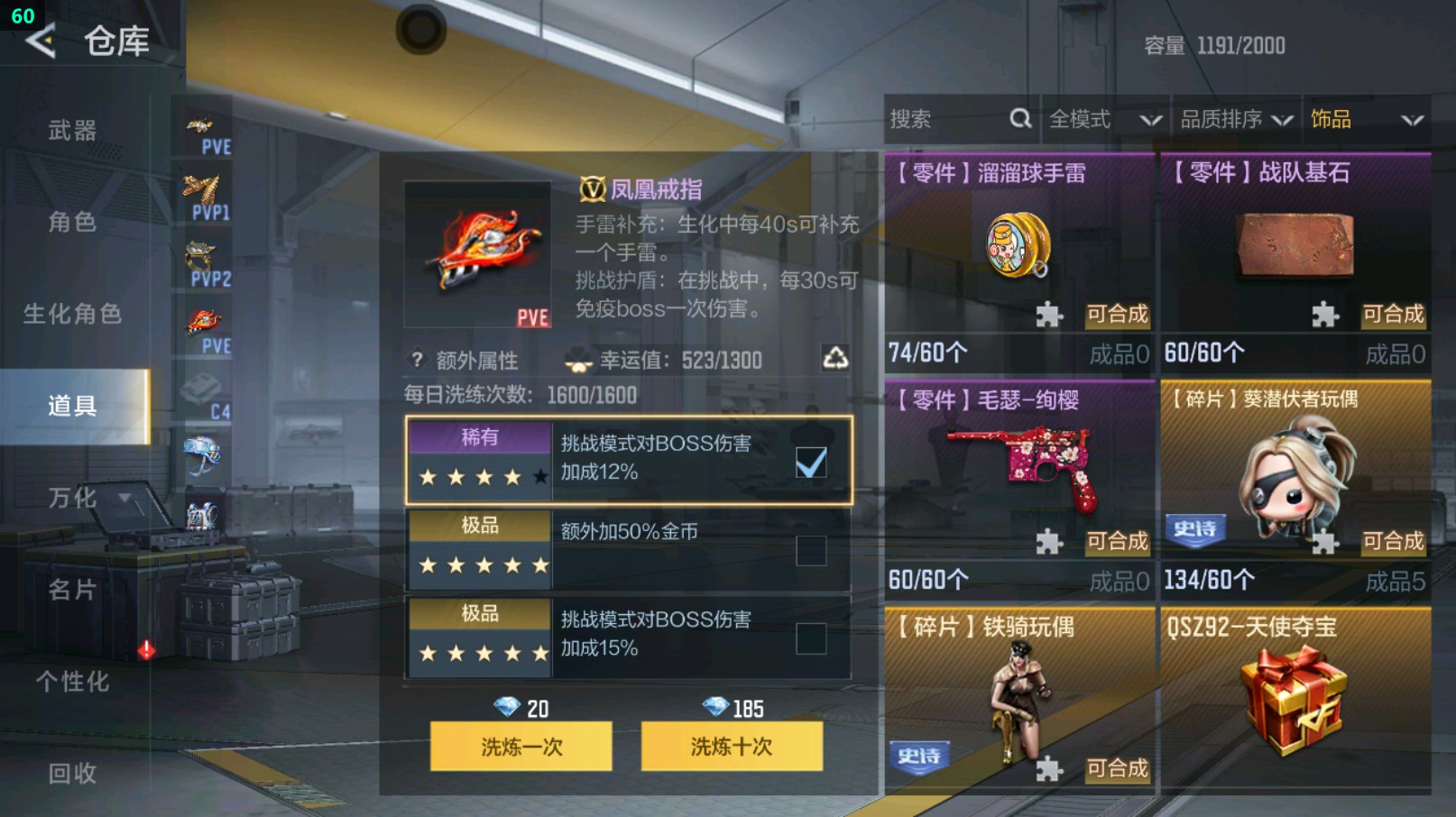
Task: Uncheck the 稀有 BOSS伤害12% attribute checkbox
Action: tap(812, 462)
